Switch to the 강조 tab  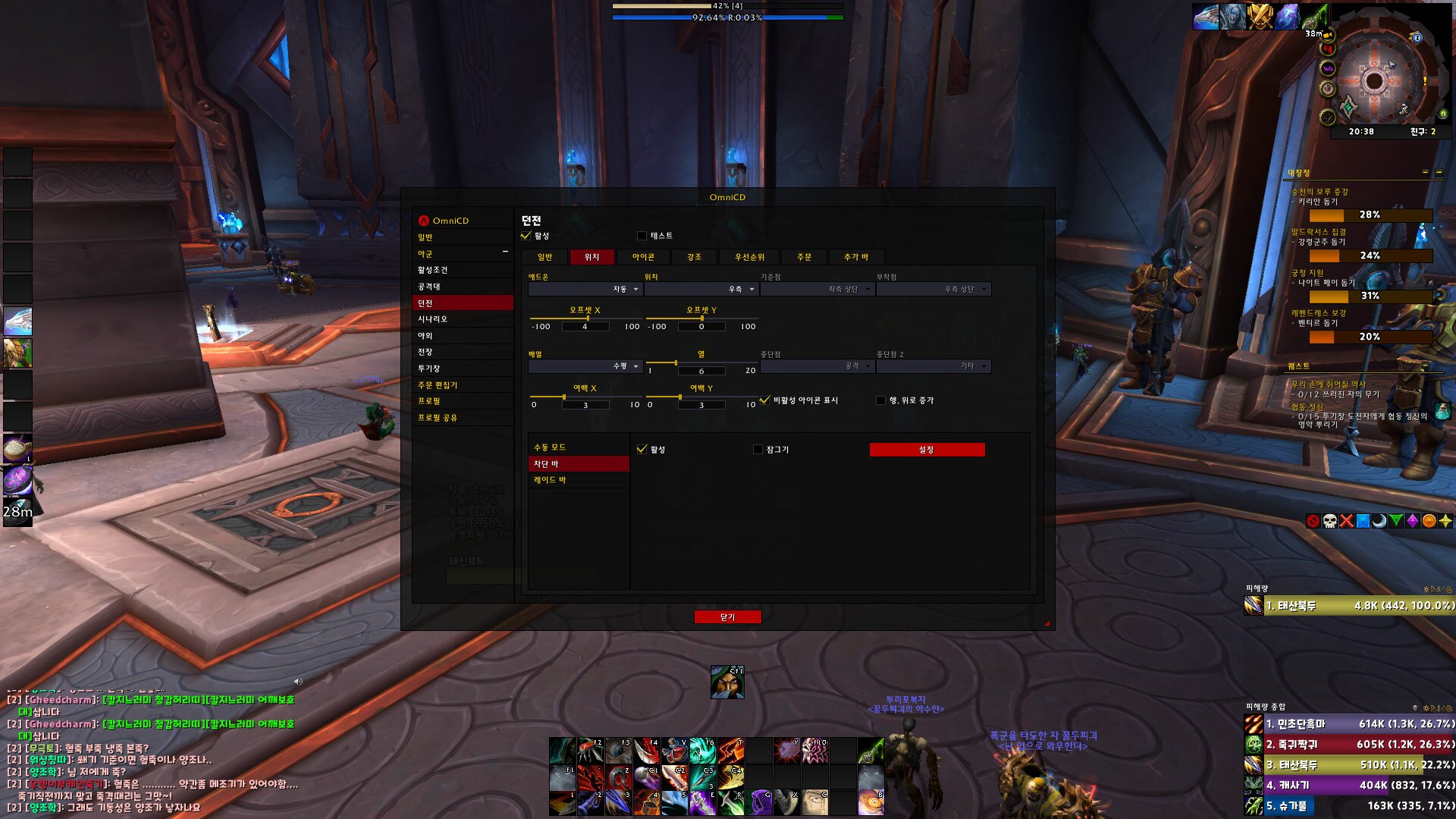pyautogui.click(x=694, y=257)
